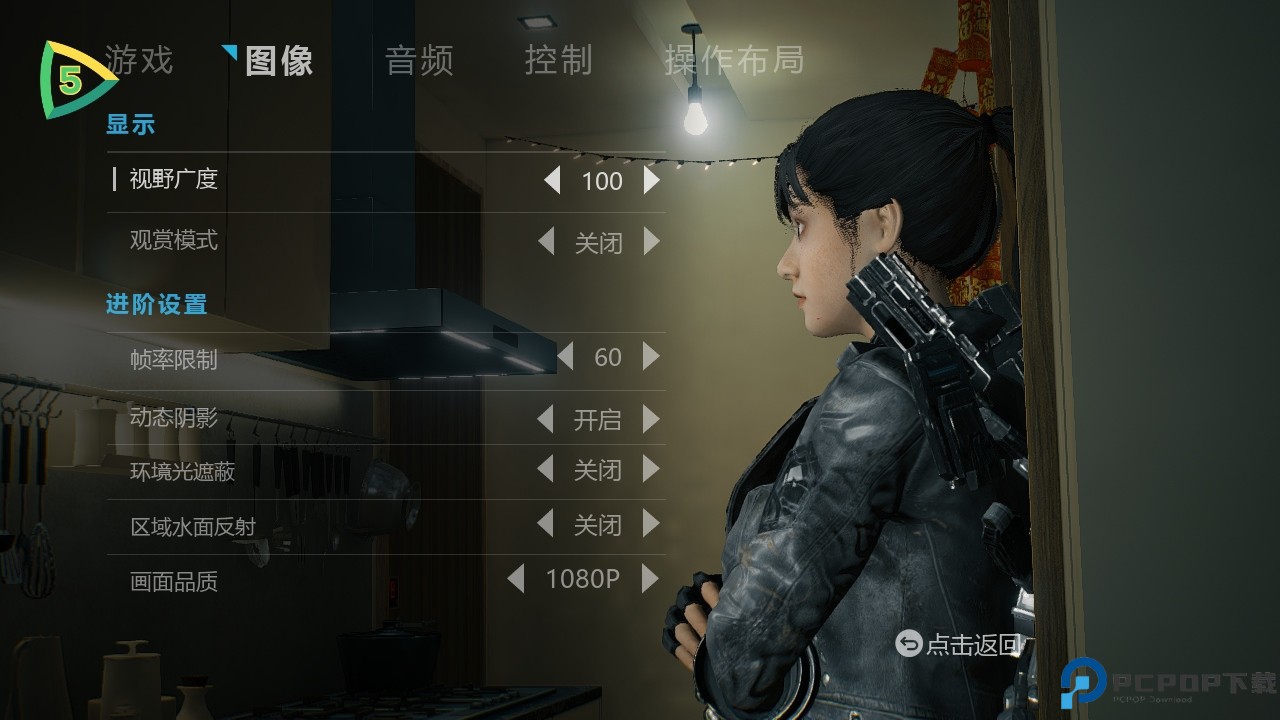Change 动态阴影 with the right arrow
The width and height of the screenshot is (1280, 720).
pyautogui.click(x=652, y=419)
